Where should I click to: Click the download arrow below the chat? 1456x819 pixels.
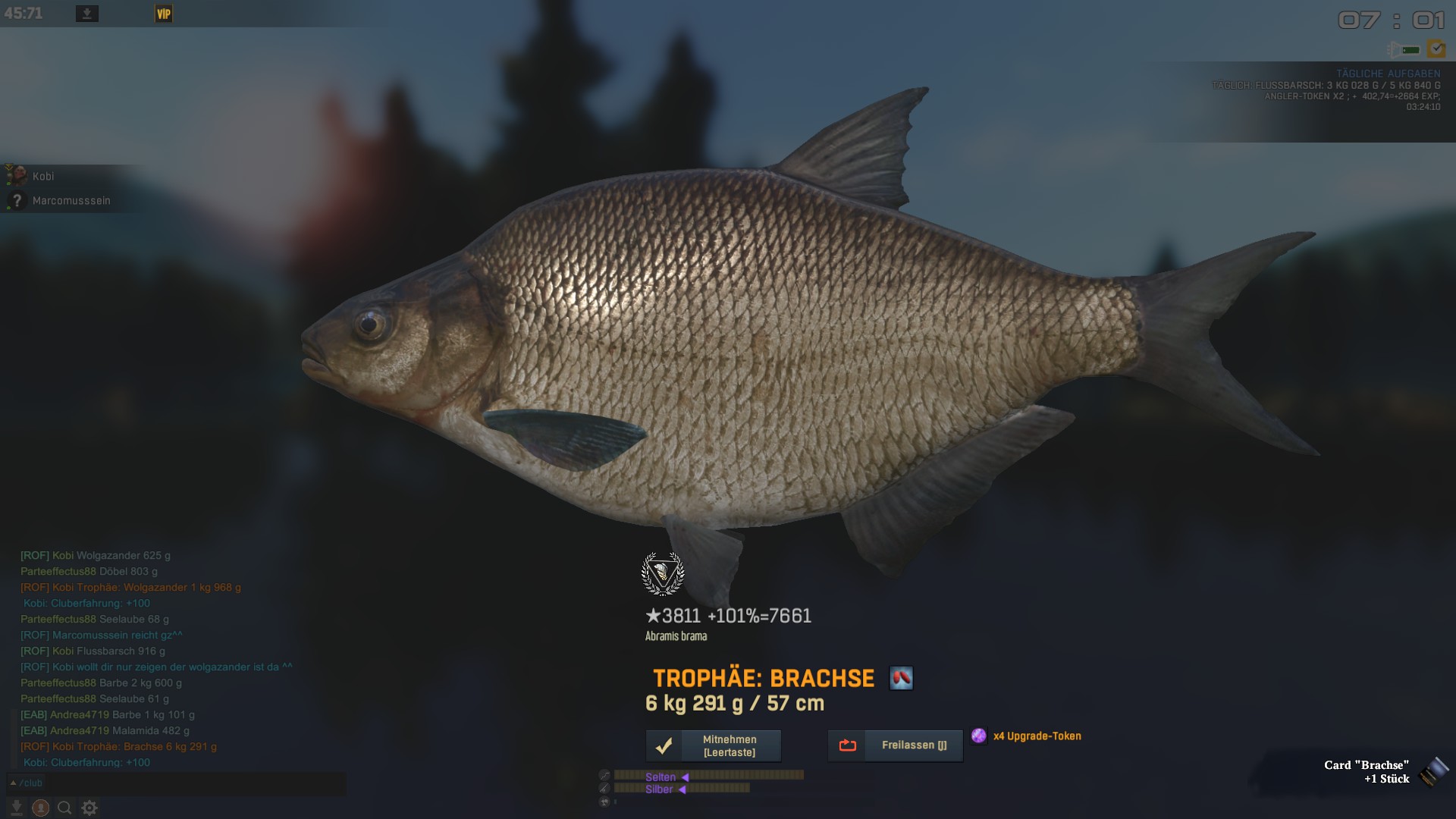pyautogui.click(x=16, y=808)
